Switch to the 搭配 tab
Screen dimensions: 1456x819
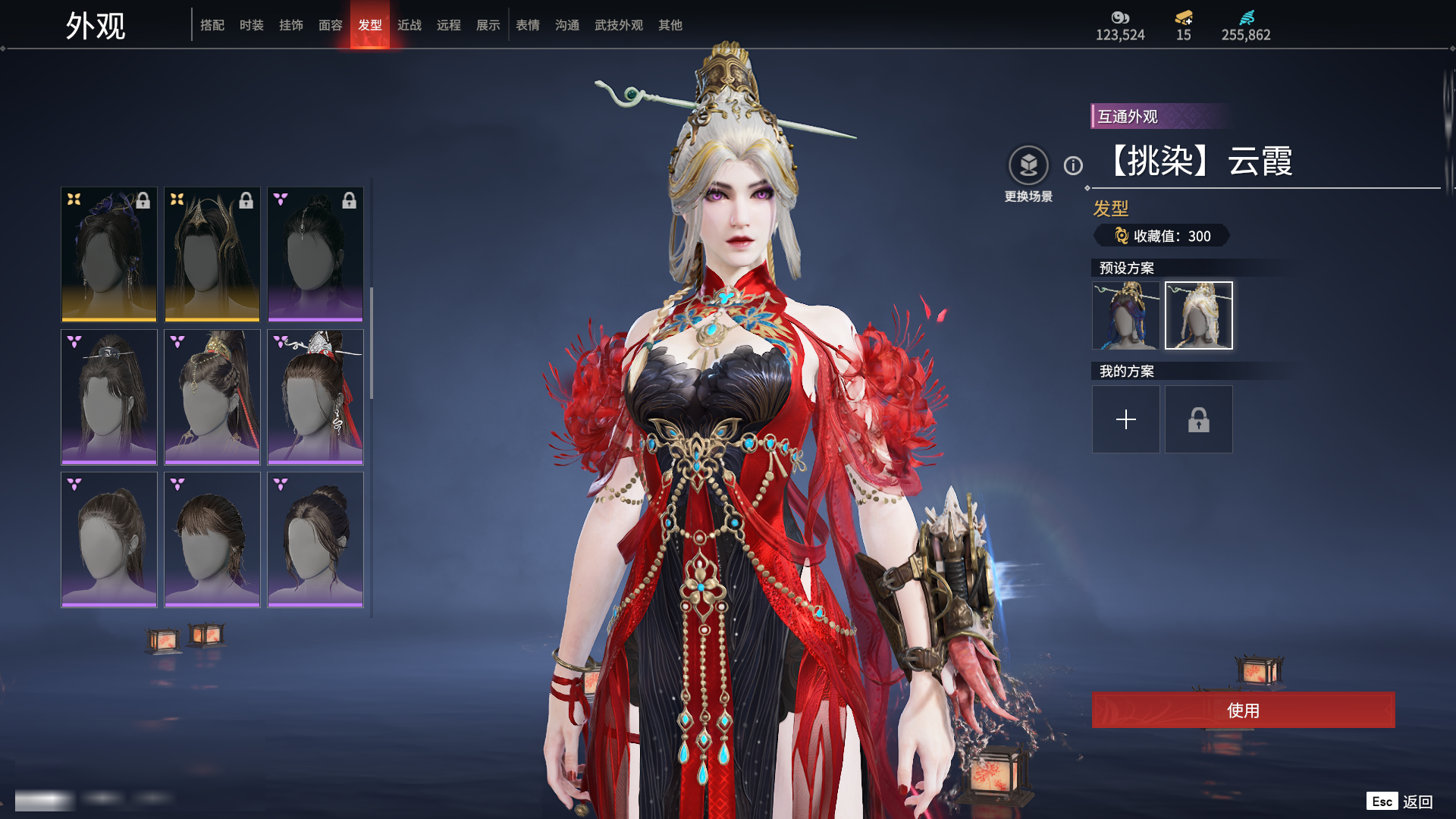click(x=212, y=25)
